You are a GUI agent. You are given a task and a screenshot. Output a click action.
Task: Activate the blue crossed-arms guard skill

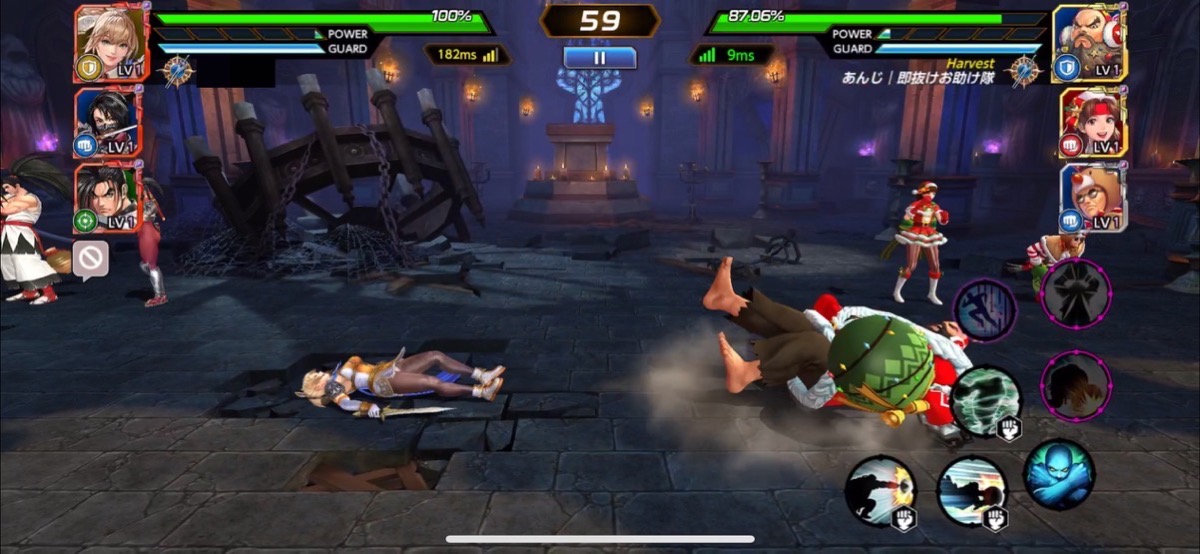pos(1059,475)
